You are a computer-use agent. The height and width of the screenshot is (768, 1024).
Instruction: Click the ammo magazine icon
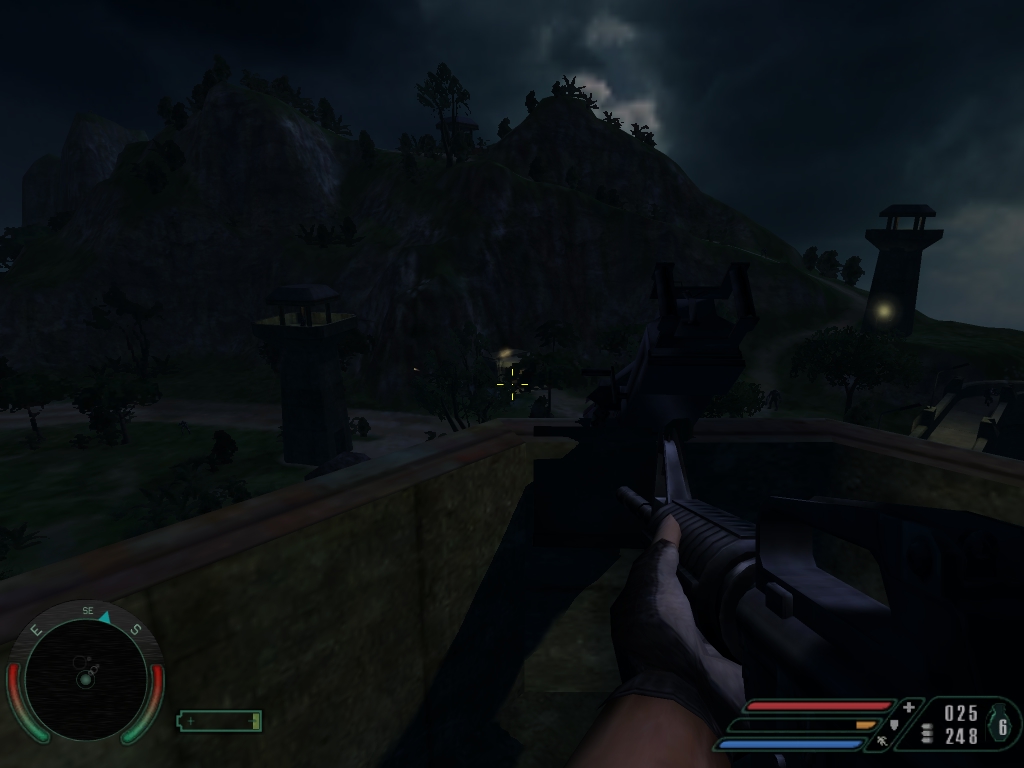927,733
